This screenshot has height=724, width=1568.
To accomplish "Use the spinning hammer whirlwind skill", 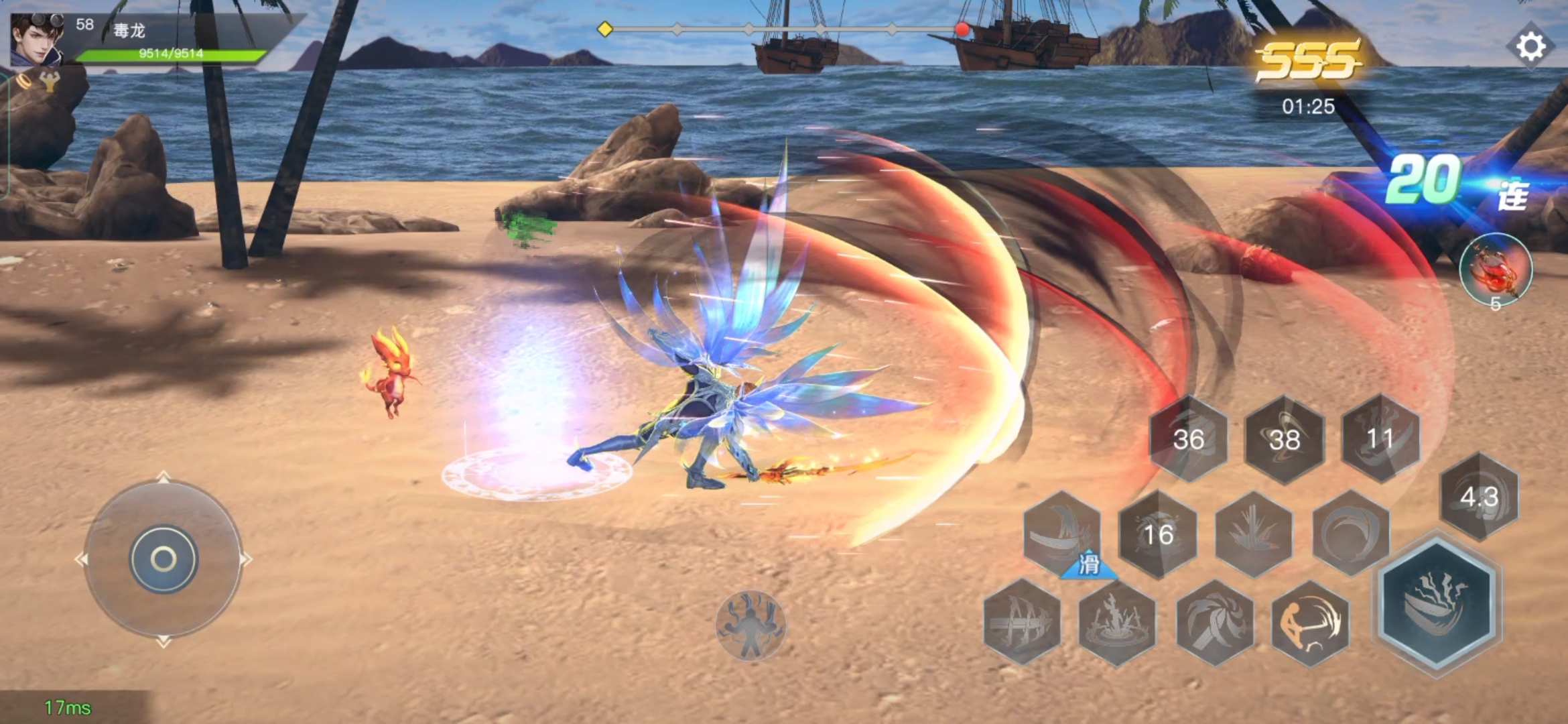I will click(1214, 623).
